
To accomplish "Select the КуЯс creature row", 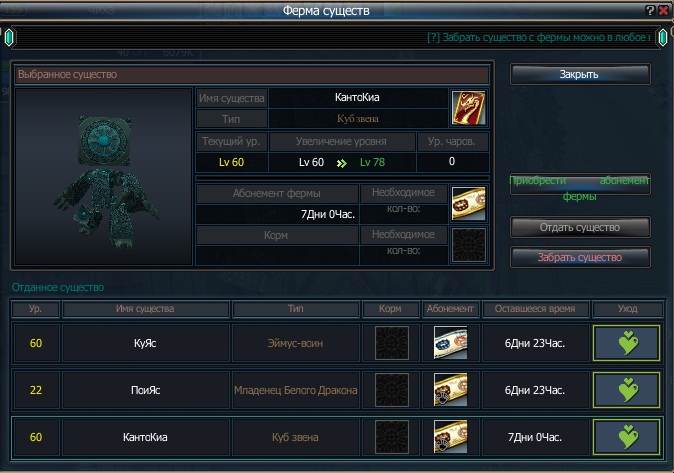I will coord(146,343).
